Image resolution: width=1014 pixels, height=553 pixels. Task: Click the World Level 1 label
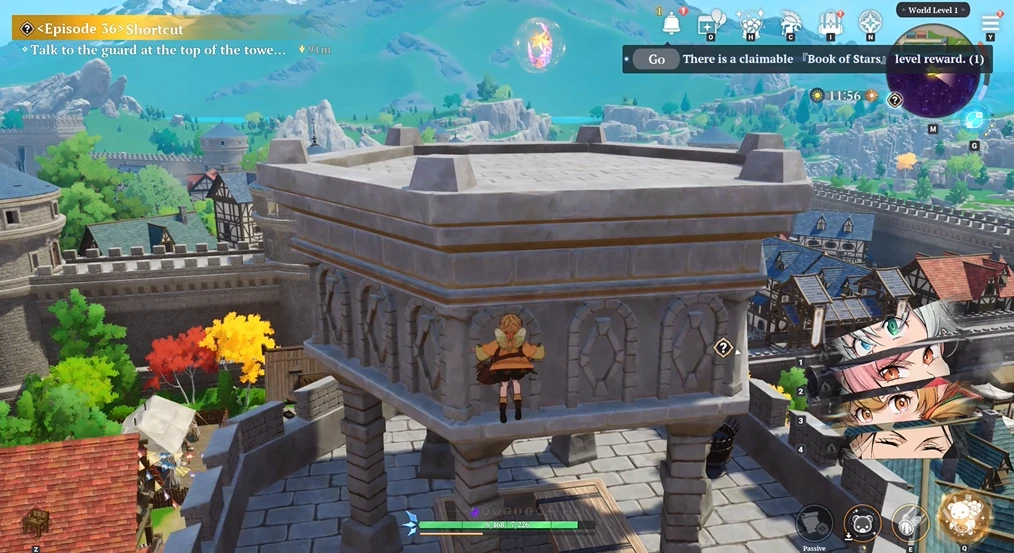pyautogui.click(x=932, y=10)
